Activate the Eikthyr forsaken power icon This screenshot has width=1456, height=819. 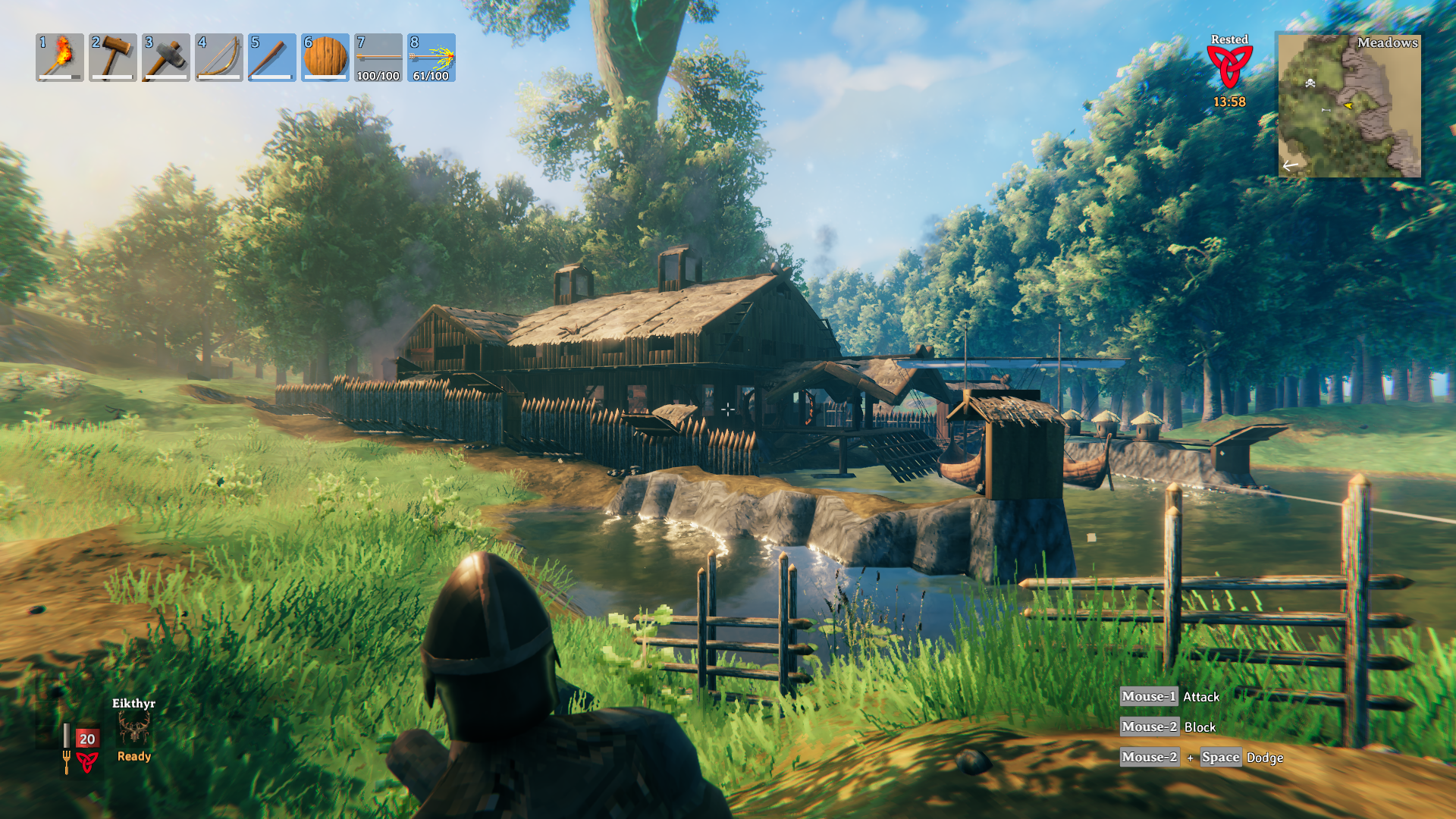134,729
